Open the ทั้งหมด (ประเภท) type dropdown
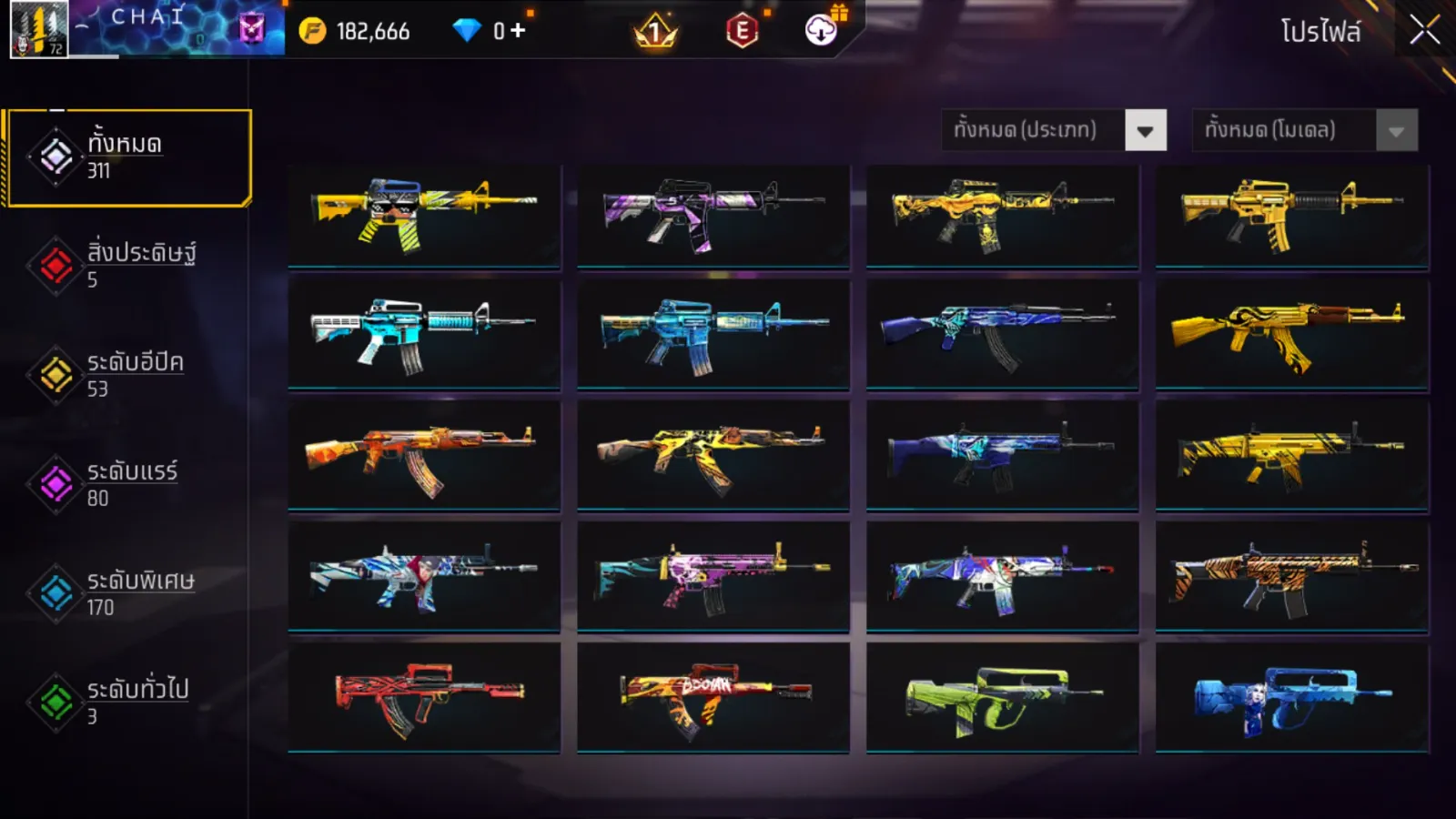The height and width of the screenshot is (819, 1456). [x=1145, y=131]
